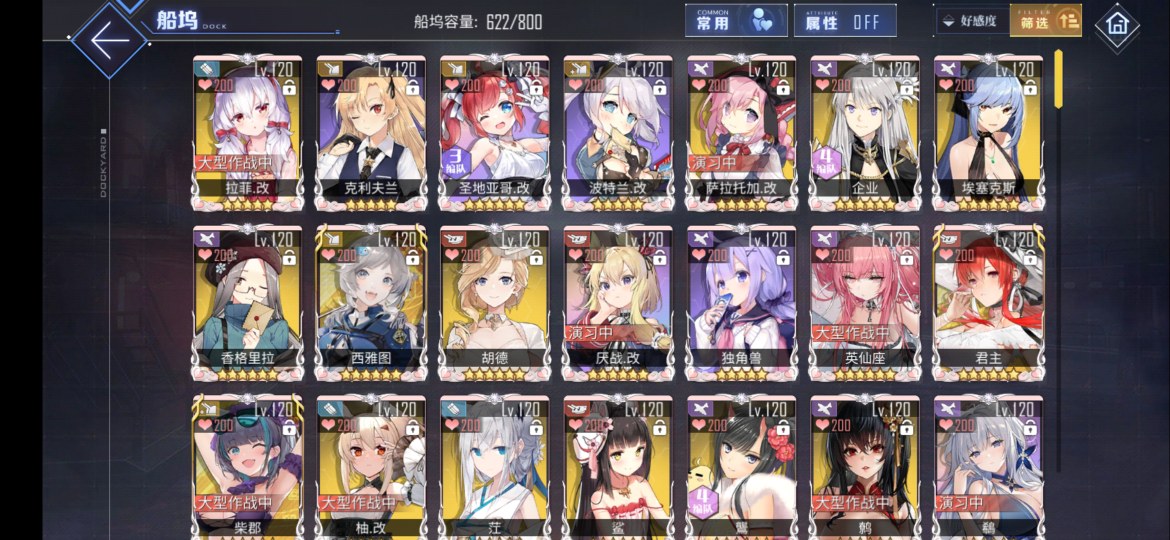Pick the 独角兽 ship card

click(741, 300)
